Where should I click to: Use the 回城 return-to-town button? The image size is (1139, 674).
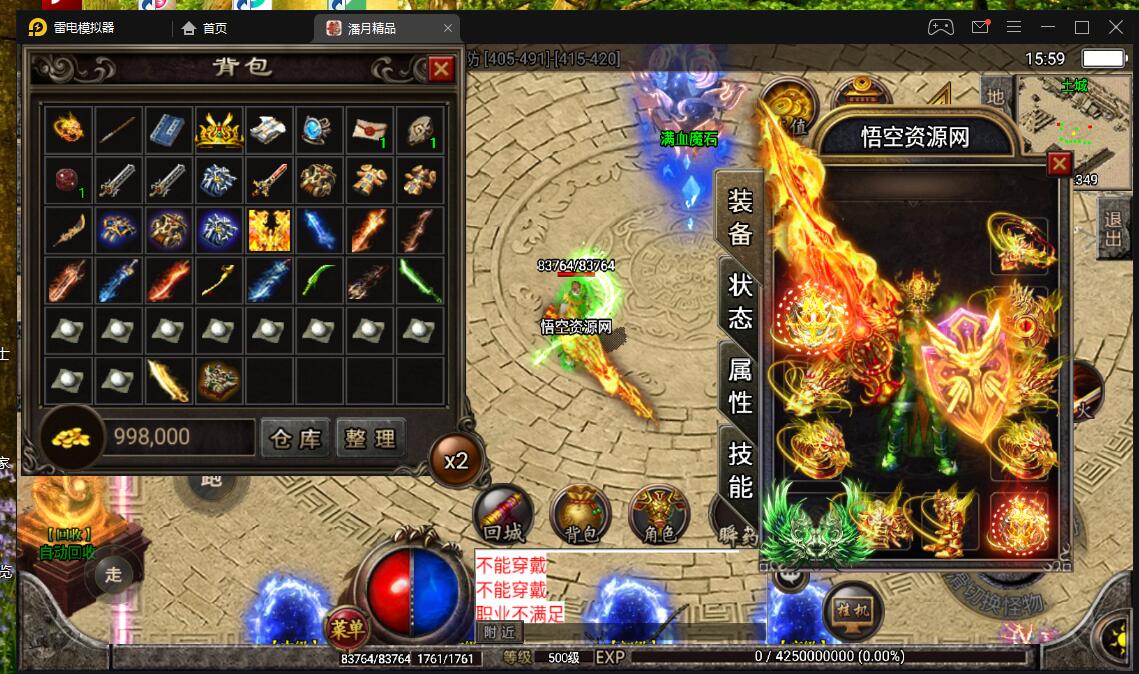tap(500, 516)
